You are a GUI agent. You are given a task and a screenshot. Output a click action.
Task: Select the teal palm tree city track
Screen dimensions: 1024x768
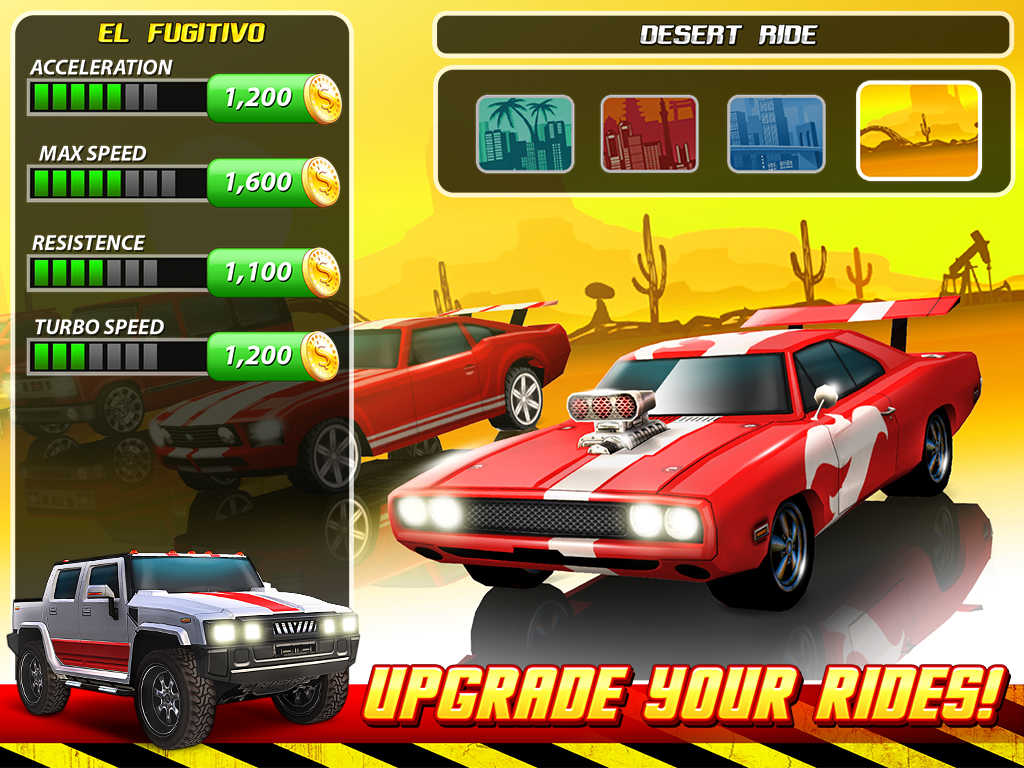pyautogui.click(x=525, y=134)
